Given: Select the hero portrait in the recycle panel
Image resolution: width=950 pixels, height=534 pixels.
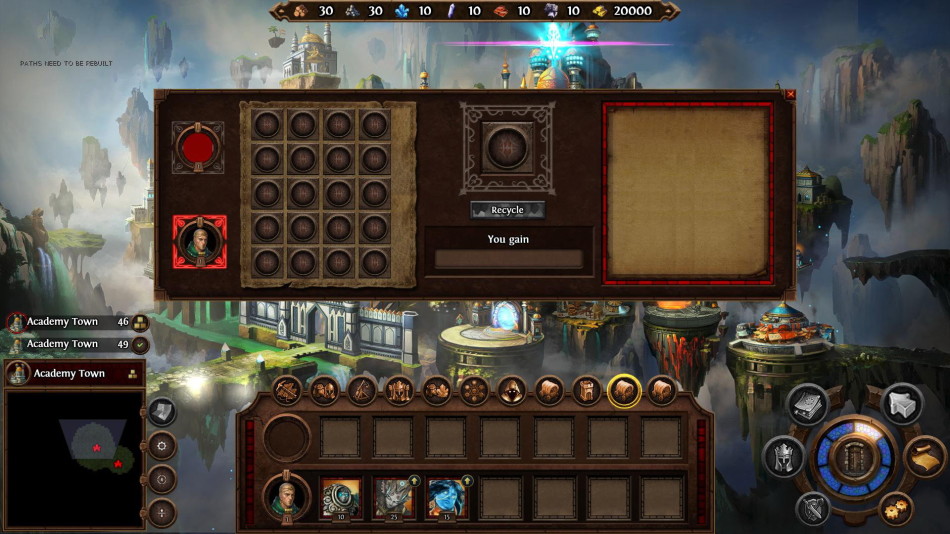Looking at the screenshot, I should click(199, 242).
